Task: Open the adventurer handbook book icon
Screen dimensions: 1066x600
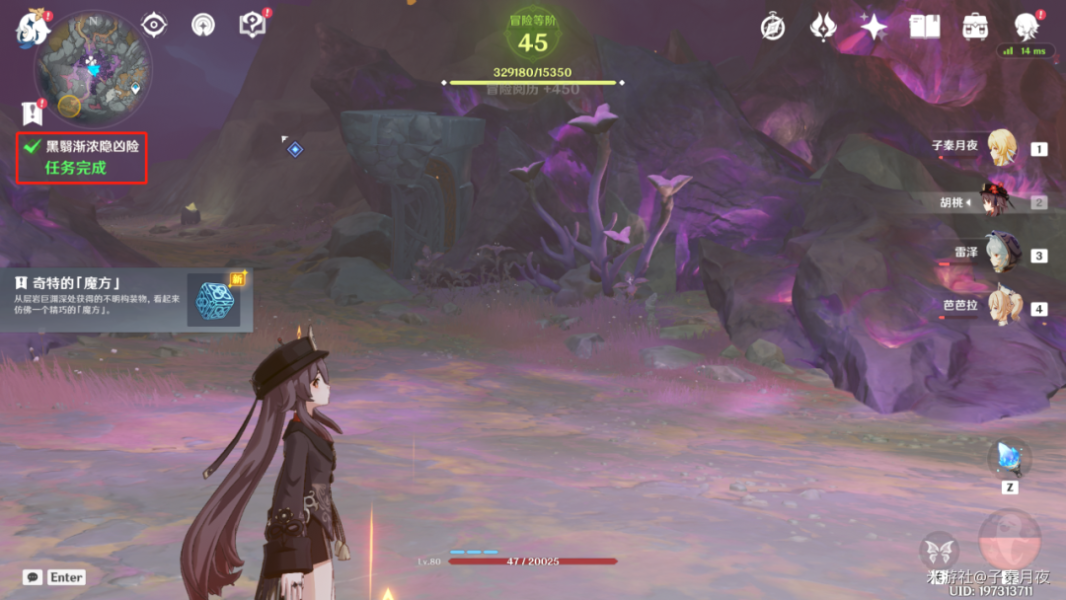Action: [924, 27]
